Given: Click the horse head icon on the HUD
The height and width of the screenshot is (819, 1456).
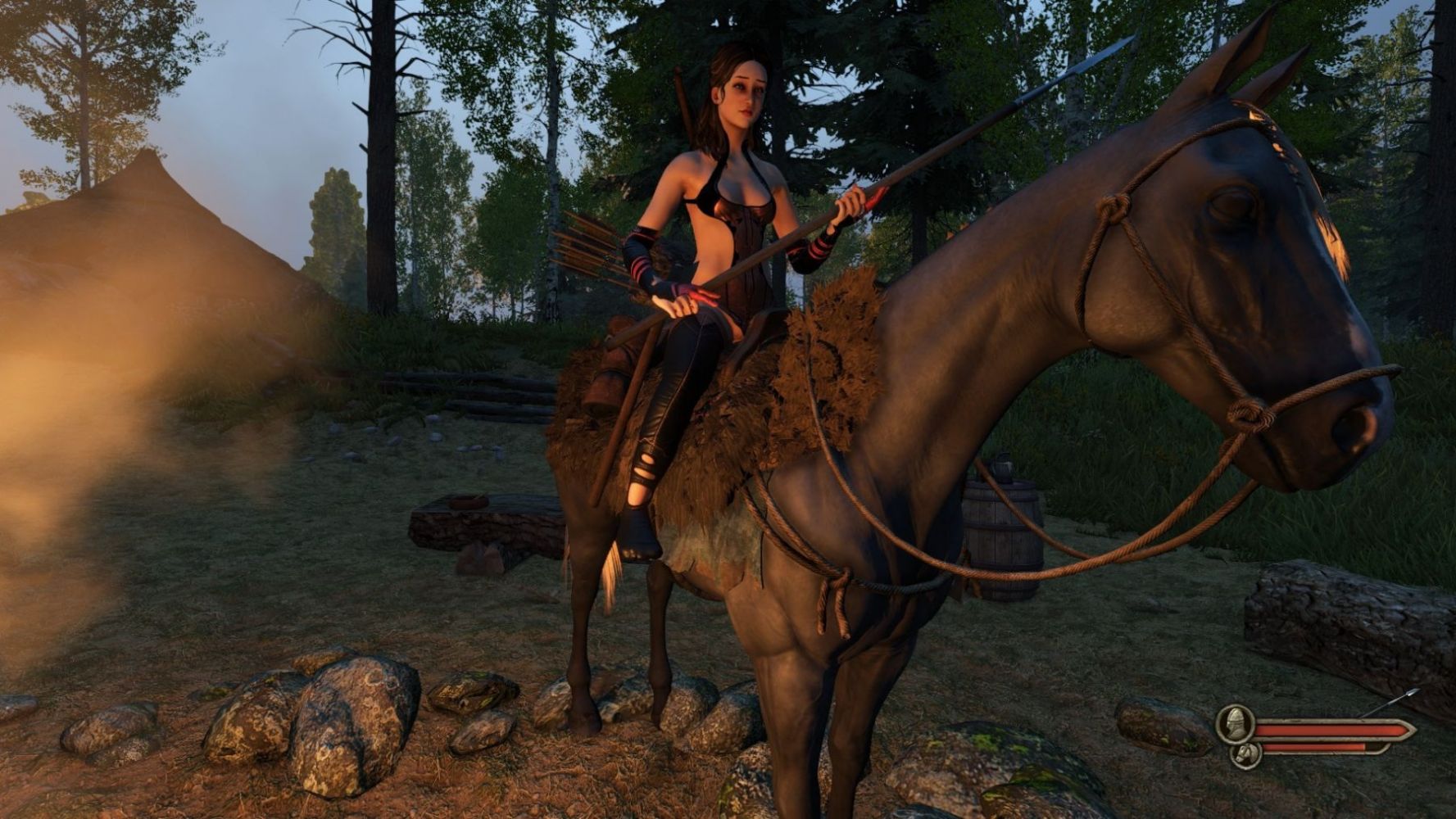Looking at the screenshot, I should (1245, 753).
